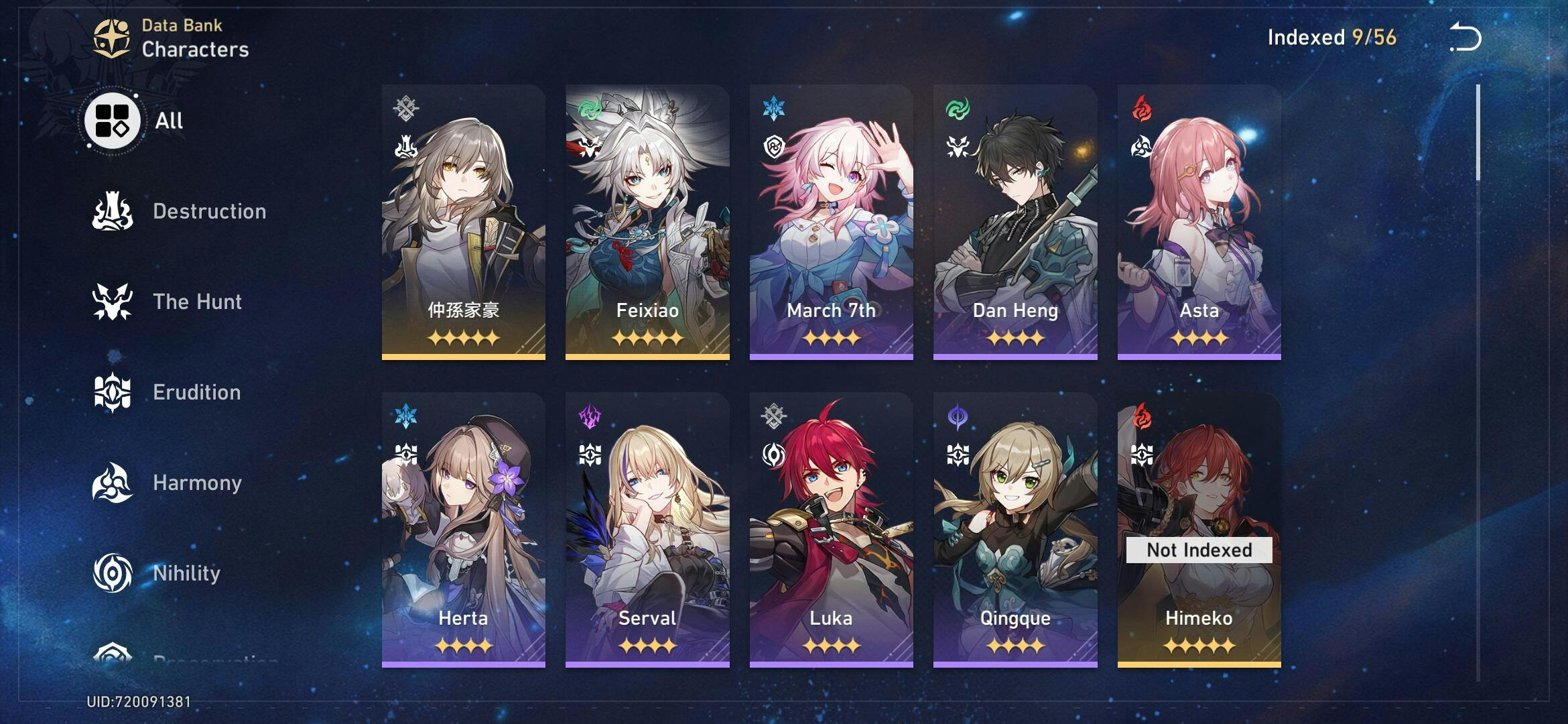Filter characters by The Hunt
Screen dimensions: 1568x724
[168, 302]
